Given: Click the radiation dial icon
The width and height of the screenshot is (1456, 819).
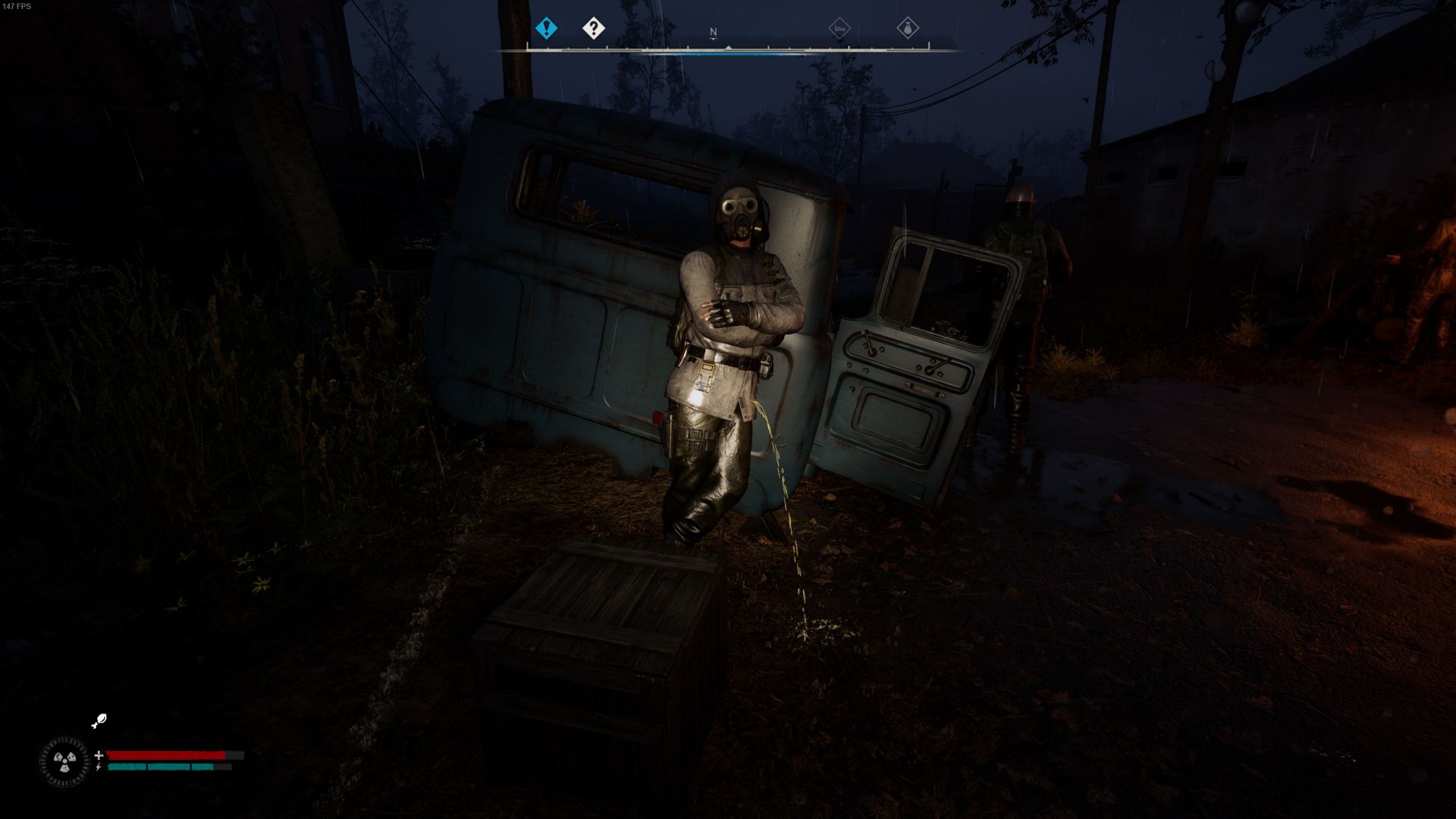Looking at the screenshot, I should [64, 761].
